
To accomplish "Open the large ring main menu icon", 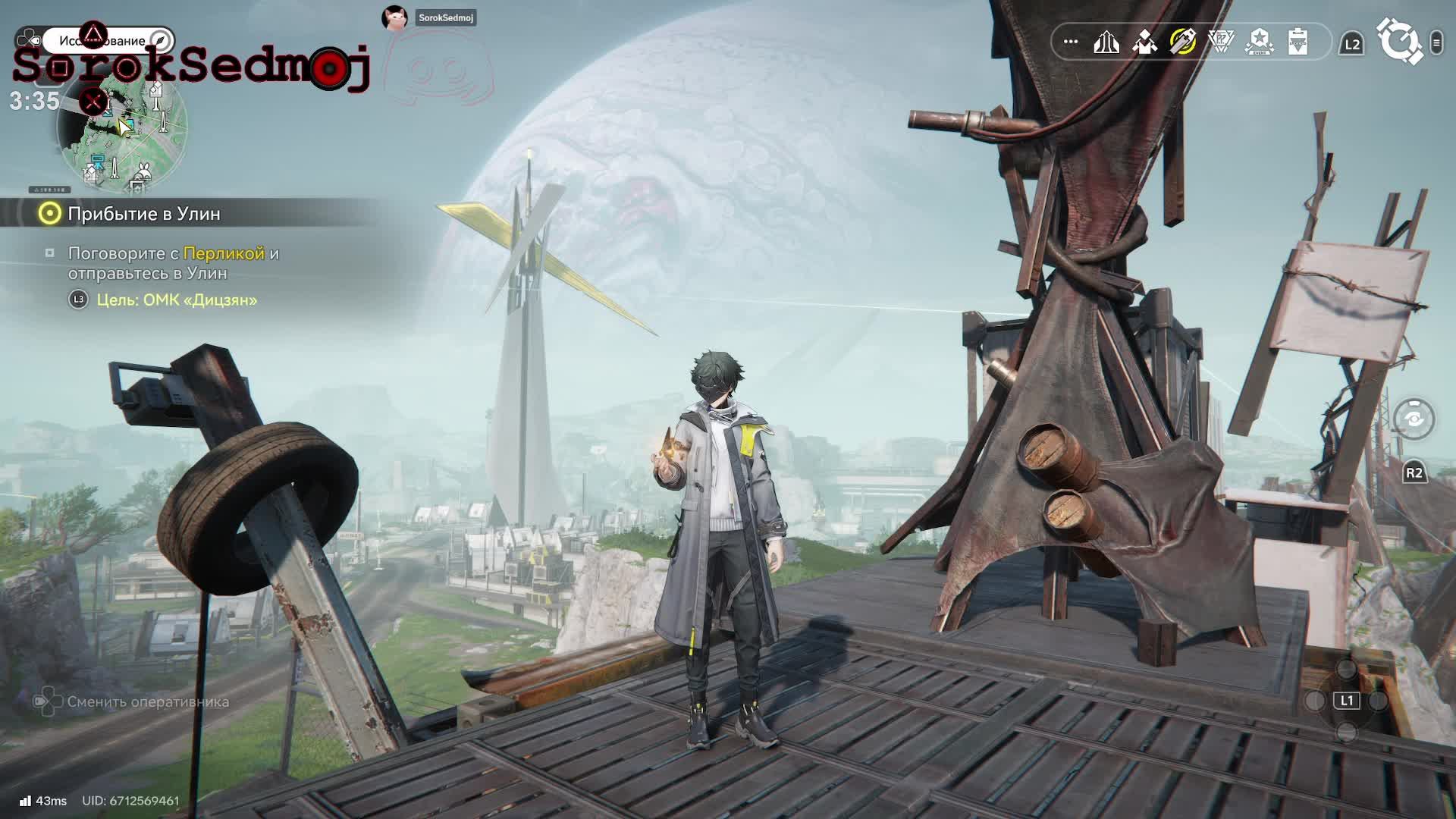I will click(1399, 42).
